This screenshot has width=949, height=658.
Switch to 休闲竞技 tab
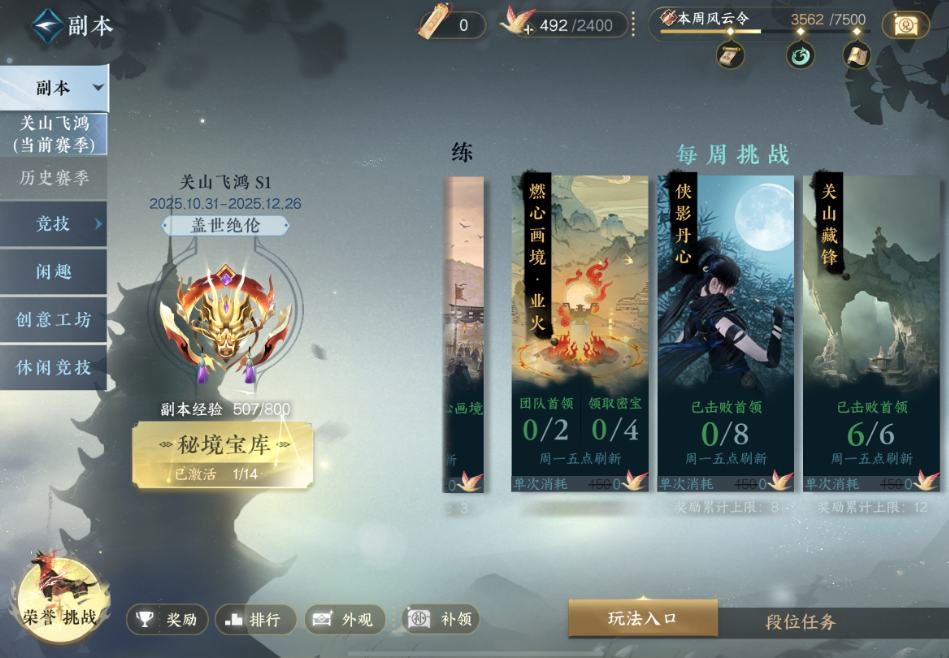(54, 367)
